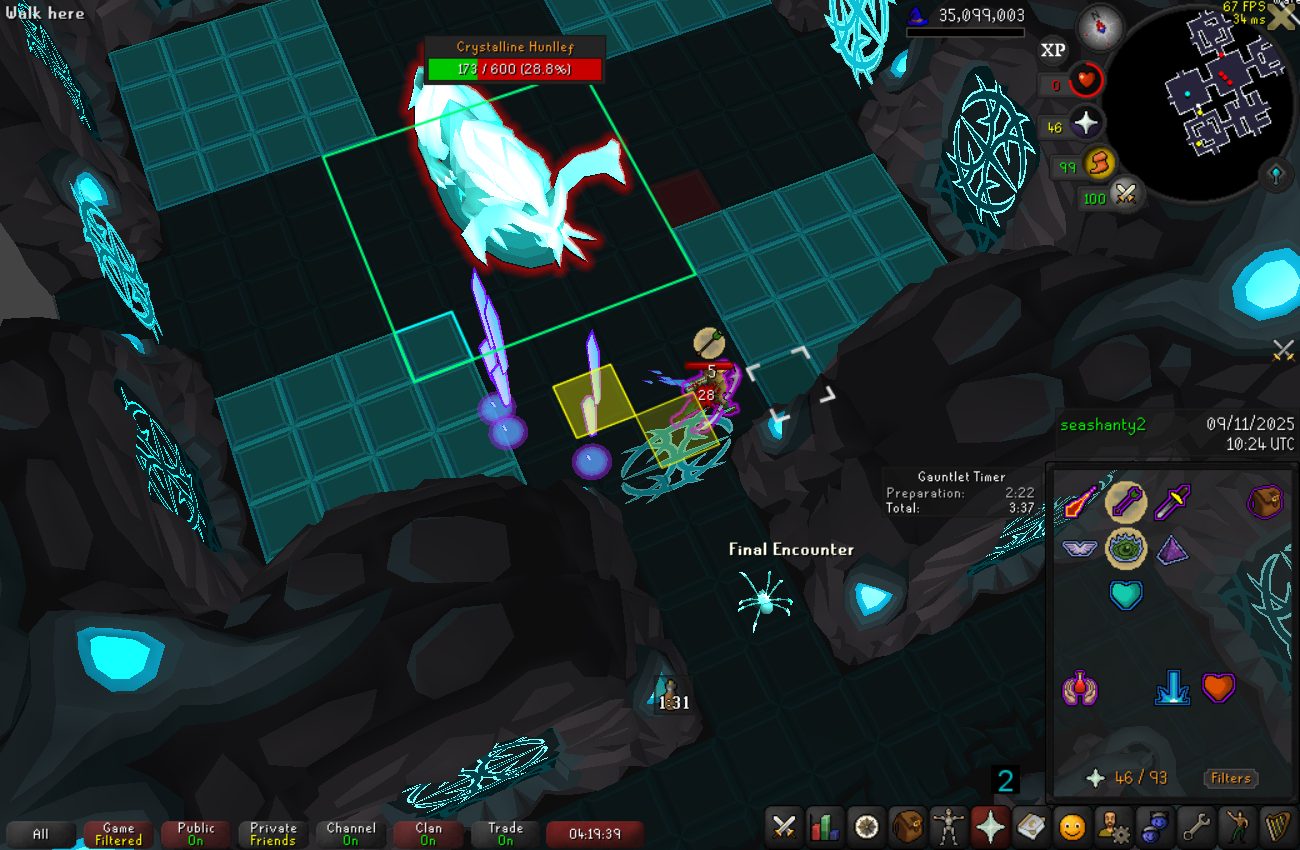This screenshot has height=850, width=1300.
Task: Switch to the combat options tab
Action: click(784, 827)
